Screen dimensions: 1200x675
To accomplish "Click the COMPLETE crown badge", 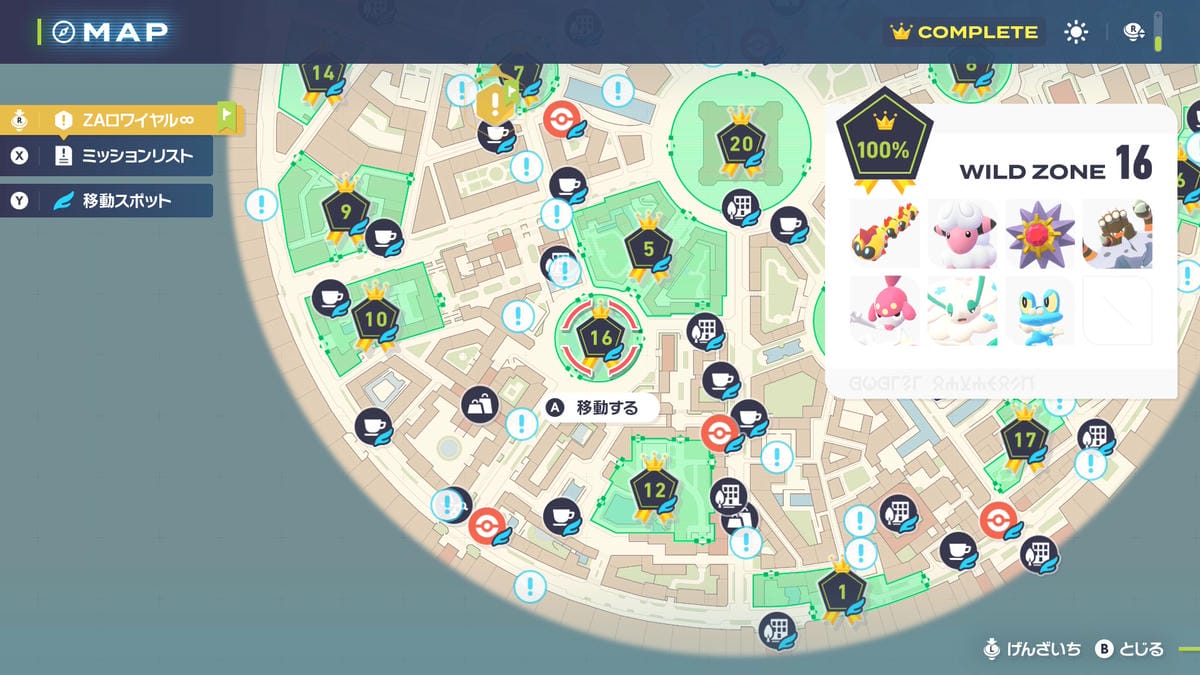I will coord(964,32).
